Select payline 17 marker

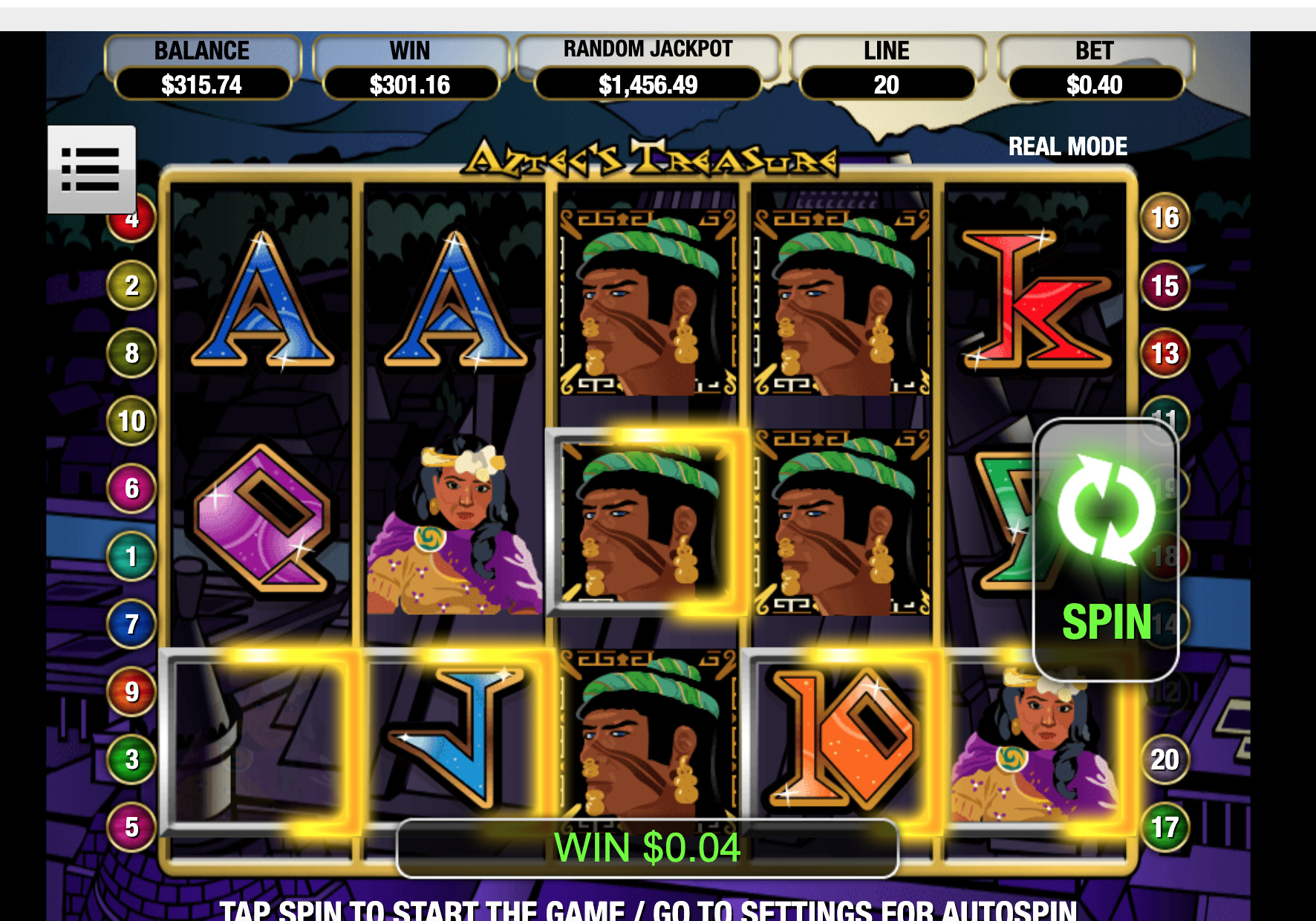[1164, 827]
